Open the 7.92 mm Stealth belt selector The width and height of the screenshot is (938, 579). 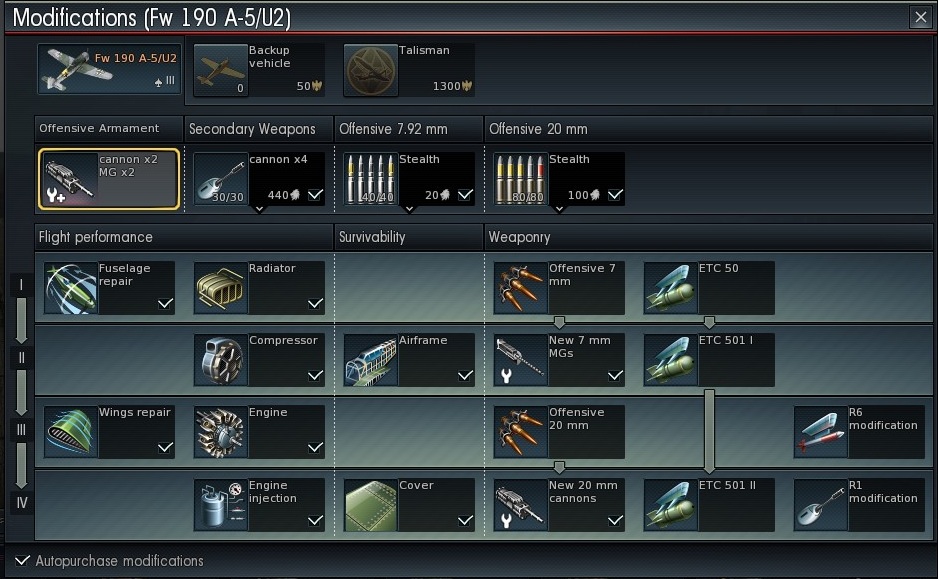pyautogui.click(x=408, y=179)
